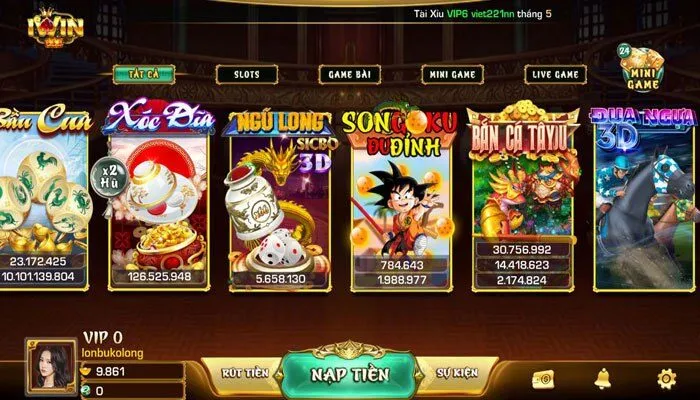Show the Mini Game tab
Viewport: 700px width, 400px height.
click(453, 74)
